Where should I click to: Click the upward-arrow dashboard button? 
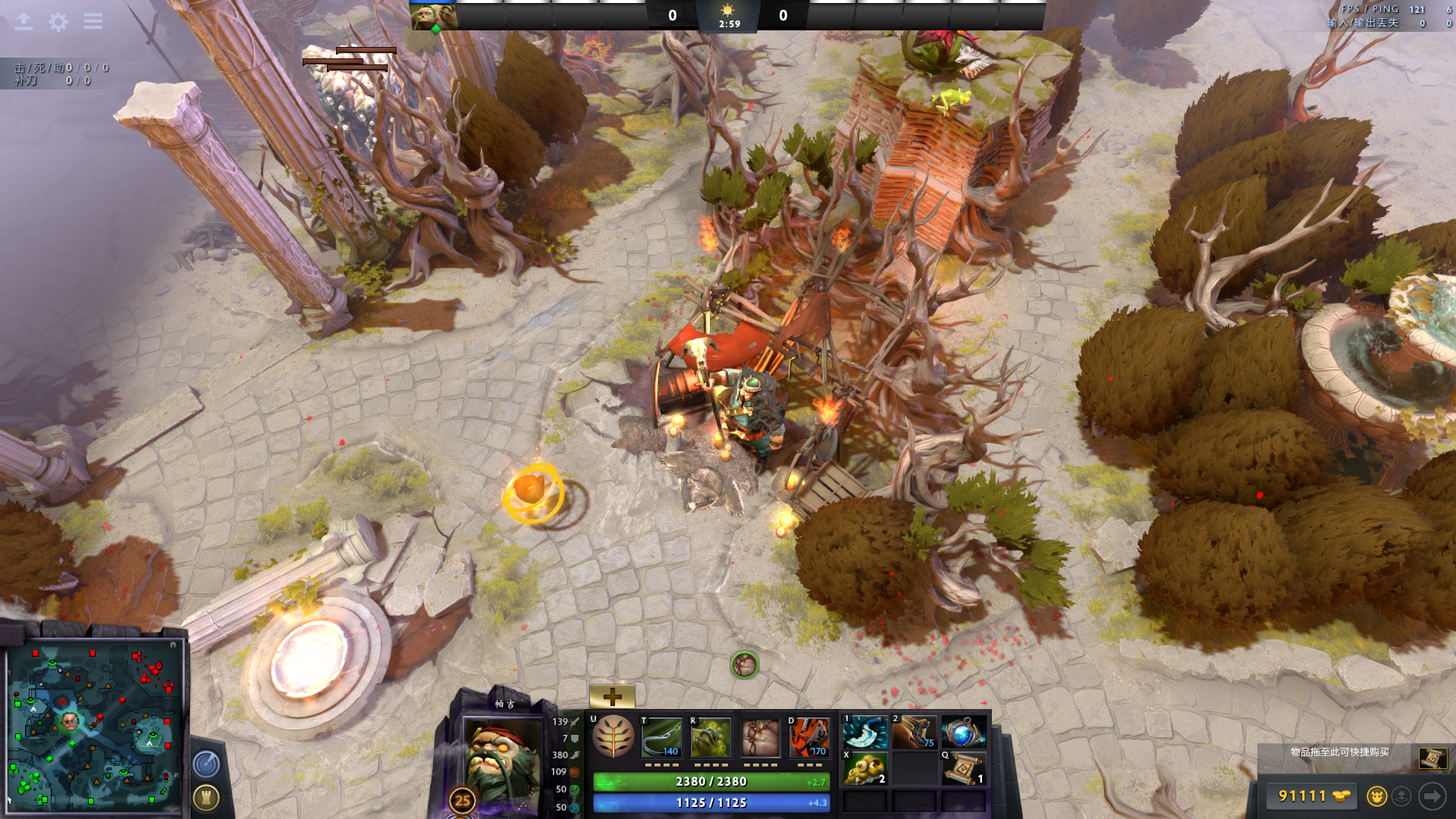click(x=24, y=22)
